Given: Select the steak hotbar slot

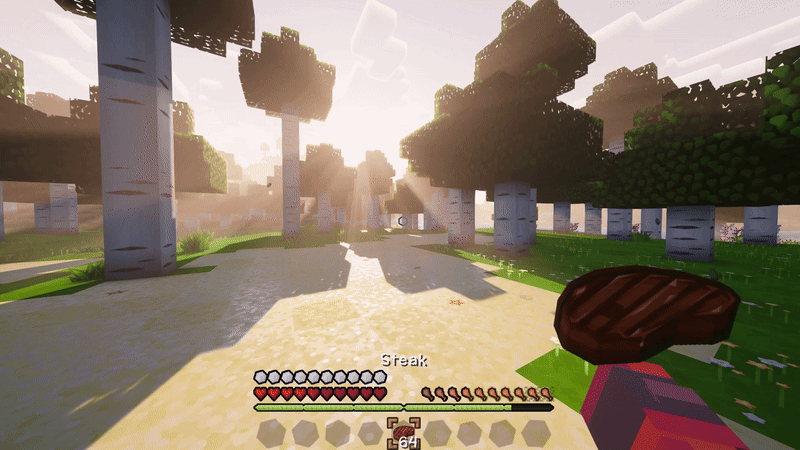Looking at the screenshot, I should (x=404, y=433).
